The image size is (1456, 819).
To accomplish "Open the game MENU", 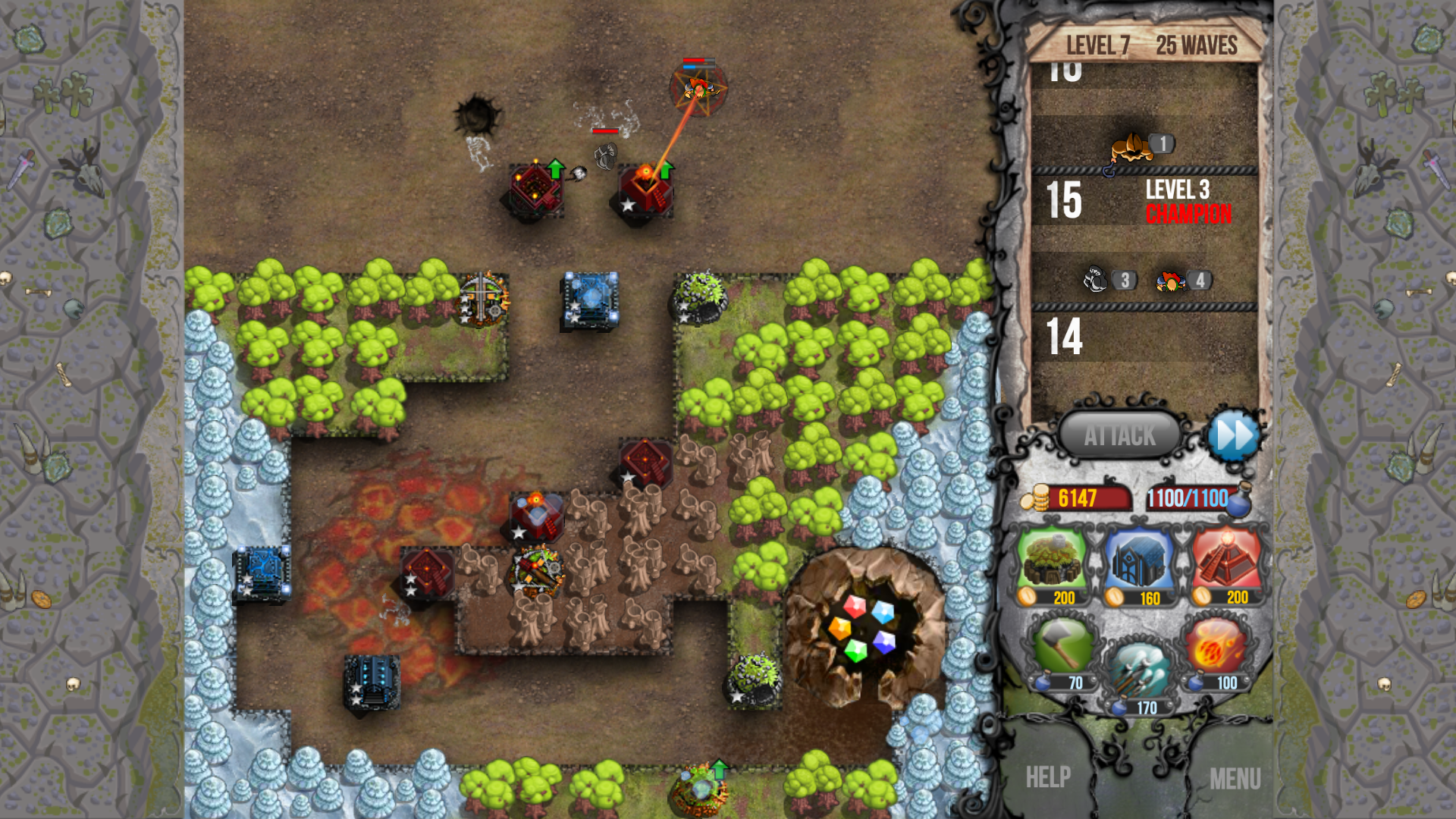I will tap(1238, 777).
